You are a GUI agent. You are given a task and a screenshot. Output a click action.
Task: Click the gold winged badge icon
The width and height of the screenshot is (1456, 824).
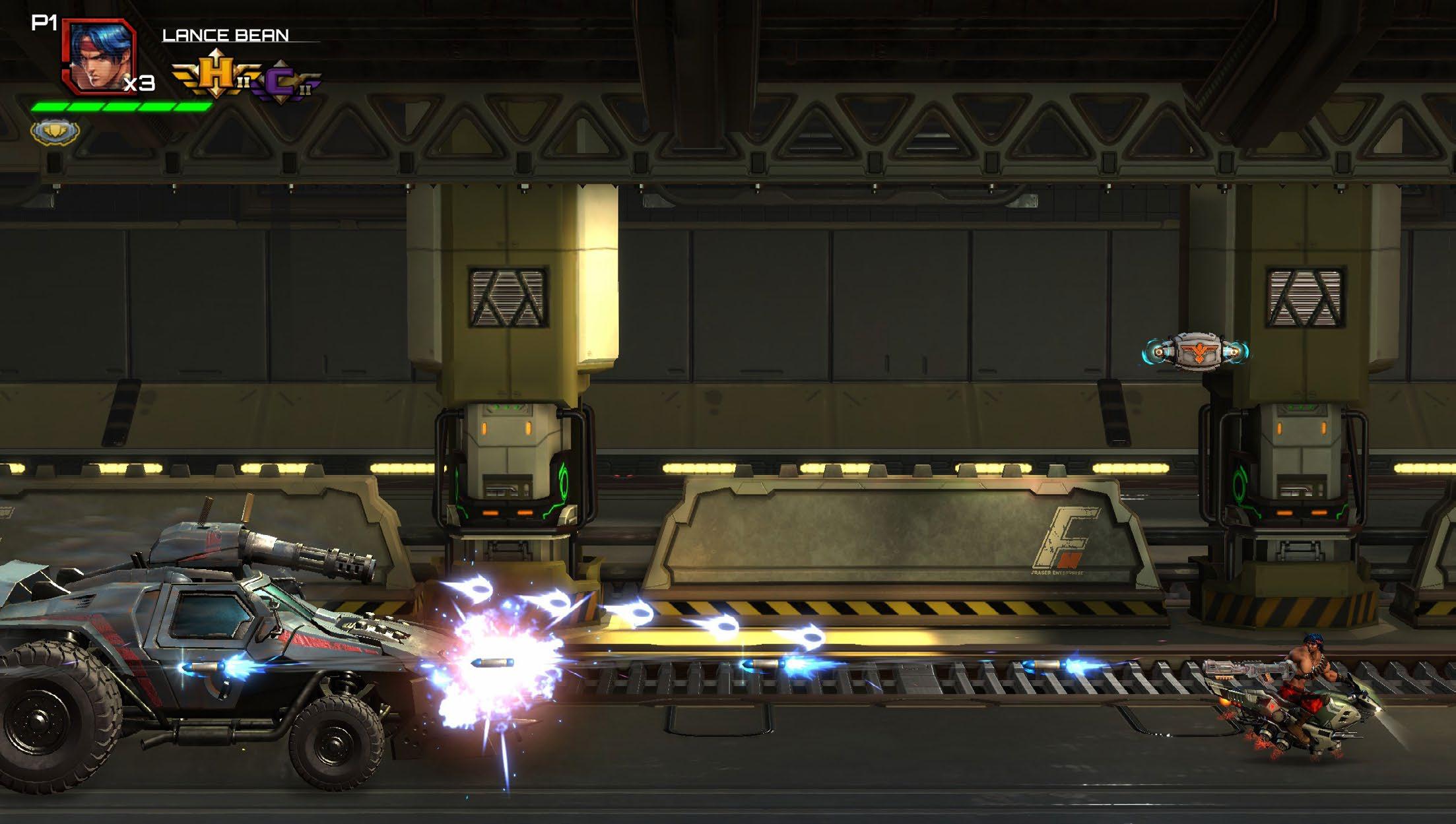click(55, 131)
